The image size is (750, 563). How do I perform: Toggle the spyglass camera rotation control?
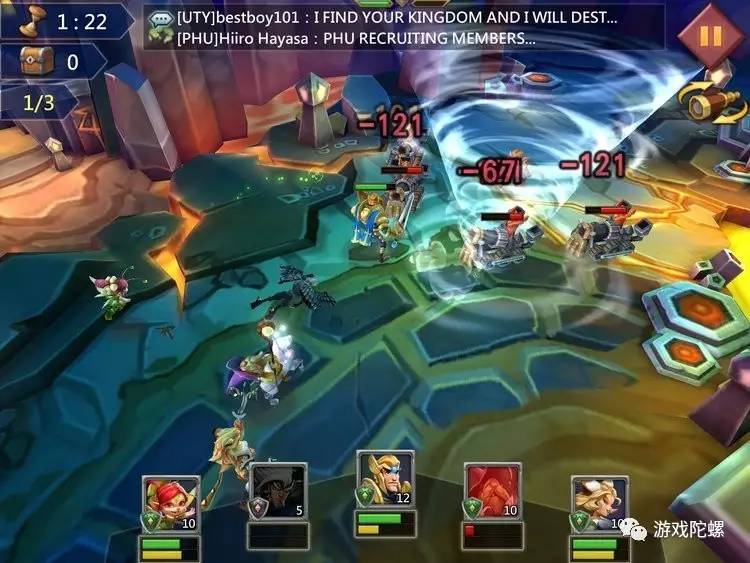(x=713, y=99)
